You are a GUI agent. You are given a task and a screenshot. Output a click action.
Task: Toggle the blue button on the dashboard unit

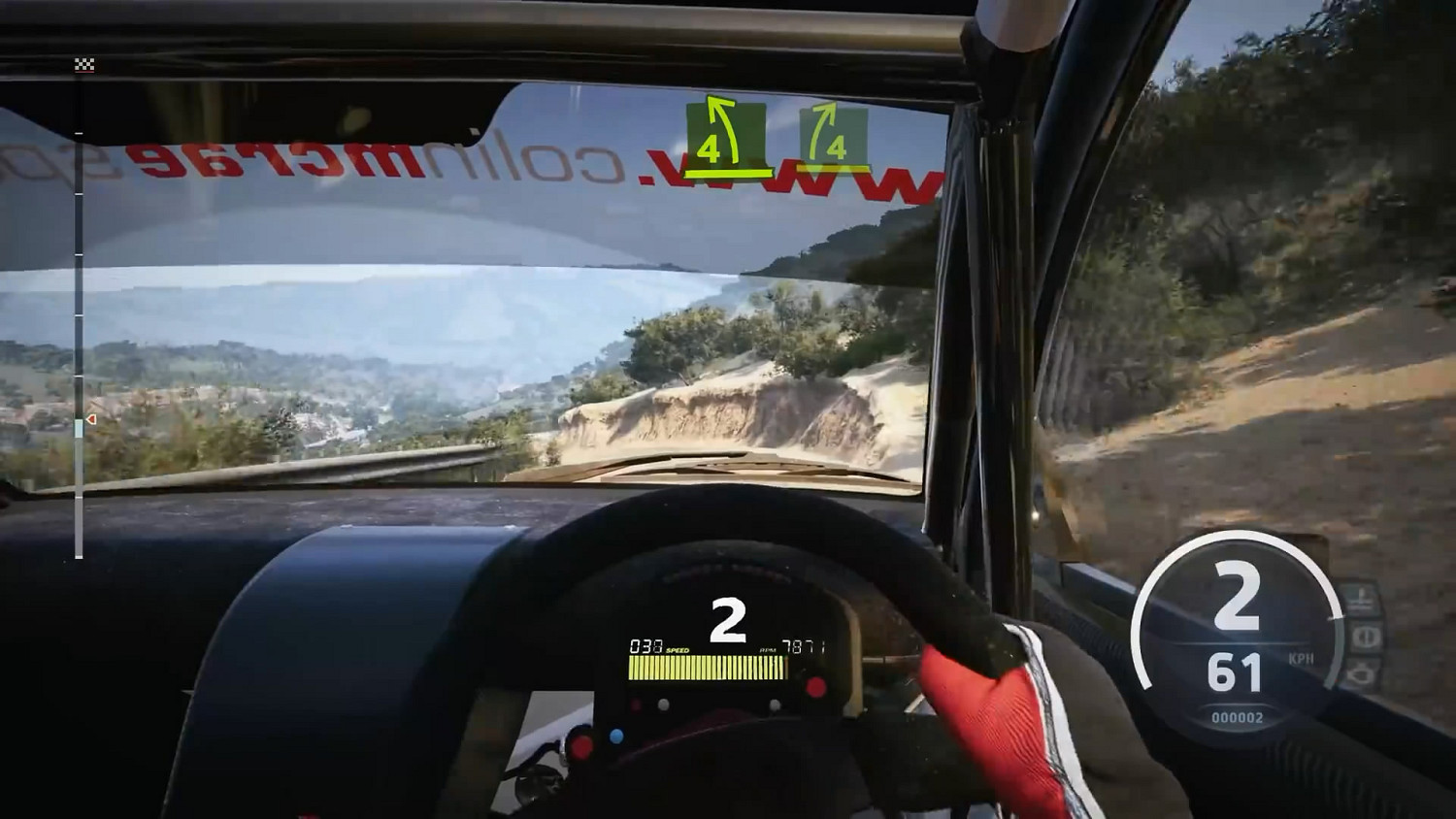click(616, 737)
